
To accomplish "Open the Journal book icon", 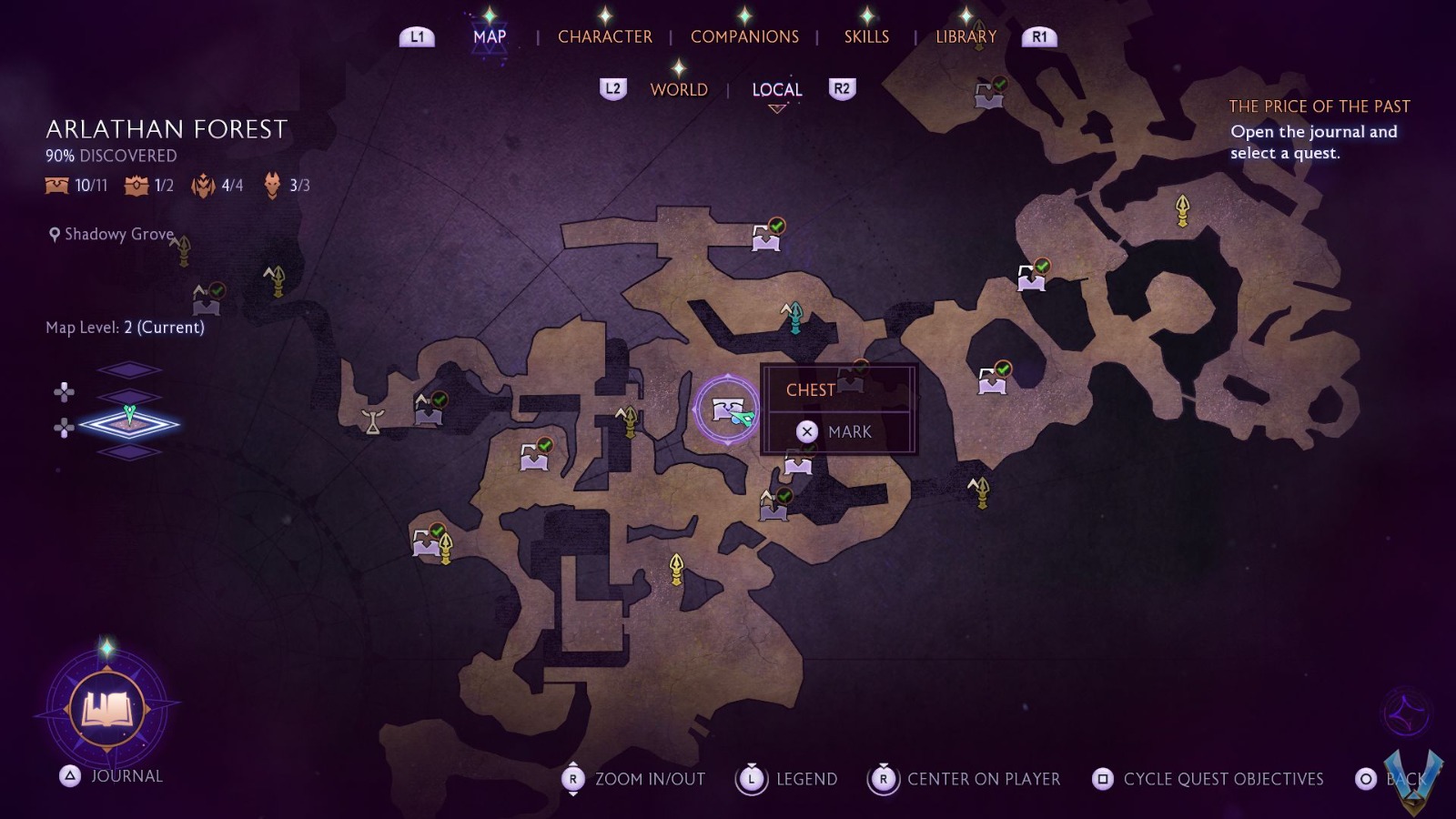I will point(107,708).
